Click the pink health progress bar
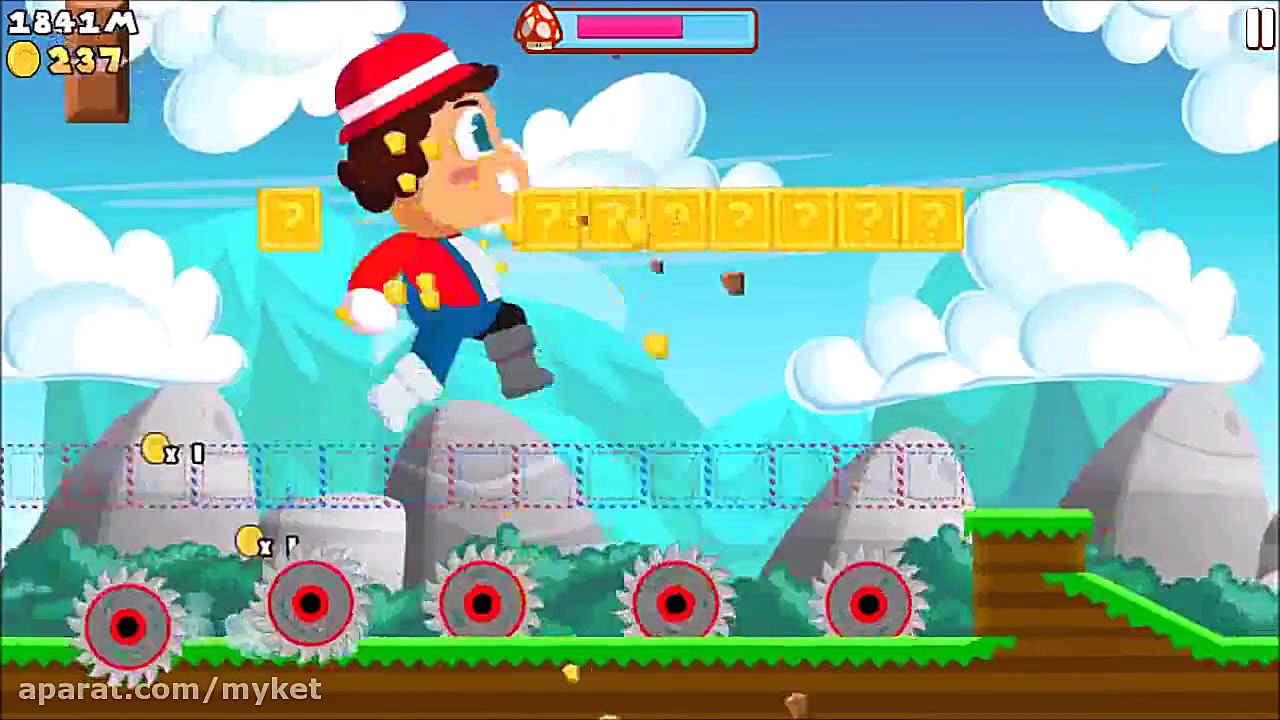 [x=630, y=28]
